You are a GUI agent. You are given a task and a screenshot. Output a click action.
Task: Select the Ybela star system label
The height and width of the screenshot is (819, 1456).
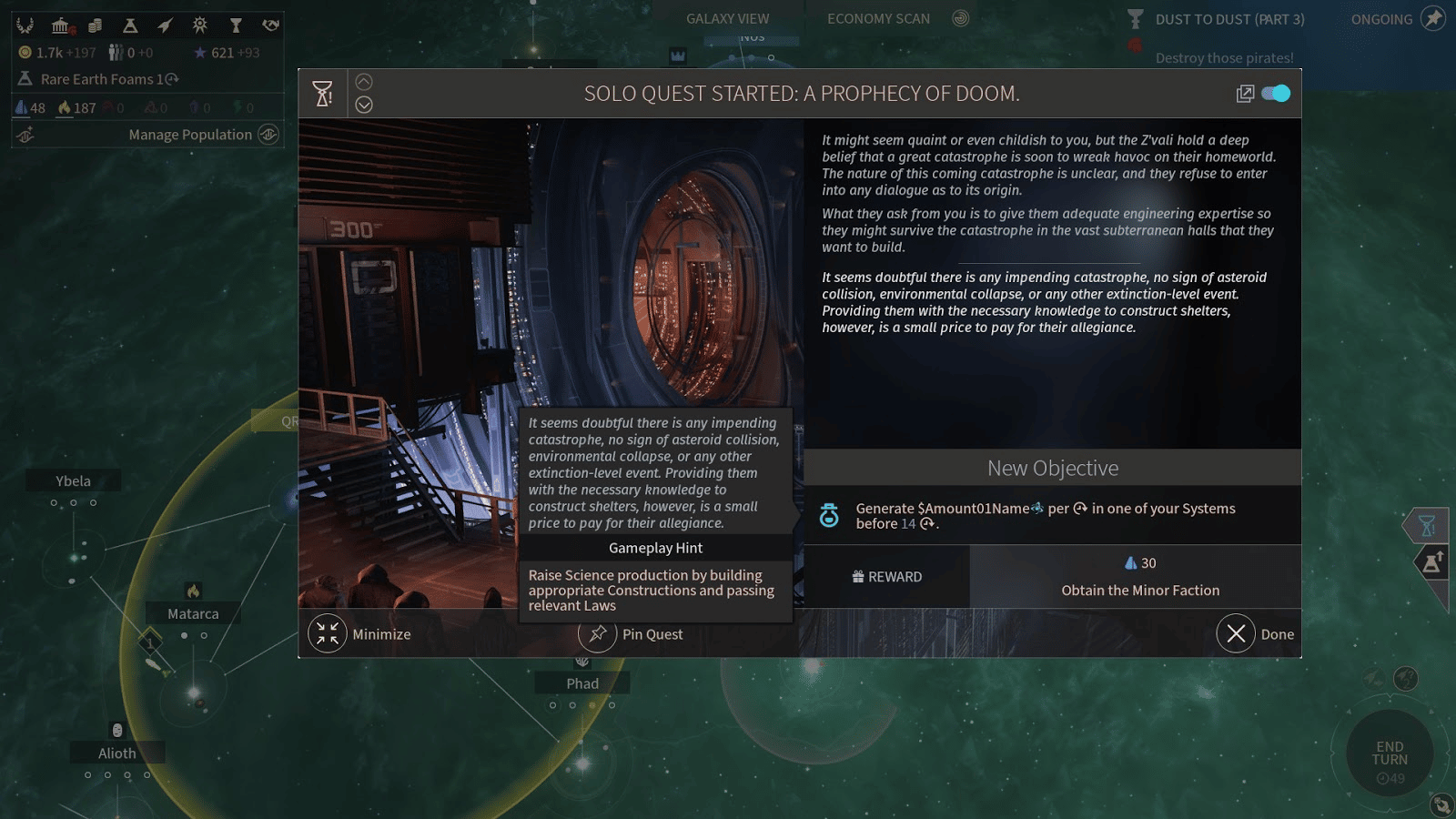pyautogui.click(x=73, y=481)
